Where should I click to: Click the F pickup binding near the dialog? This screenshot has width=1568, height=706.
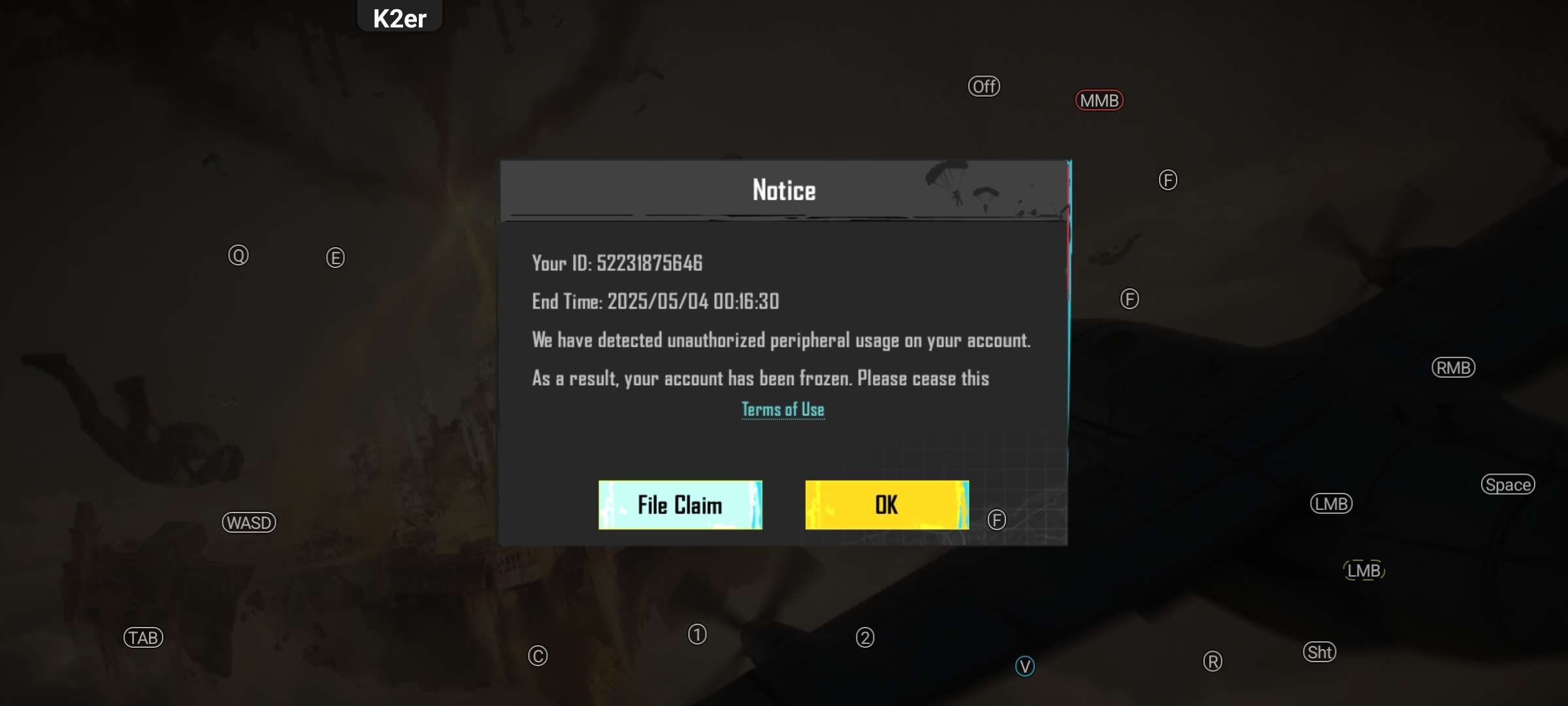tap(996, 520)
